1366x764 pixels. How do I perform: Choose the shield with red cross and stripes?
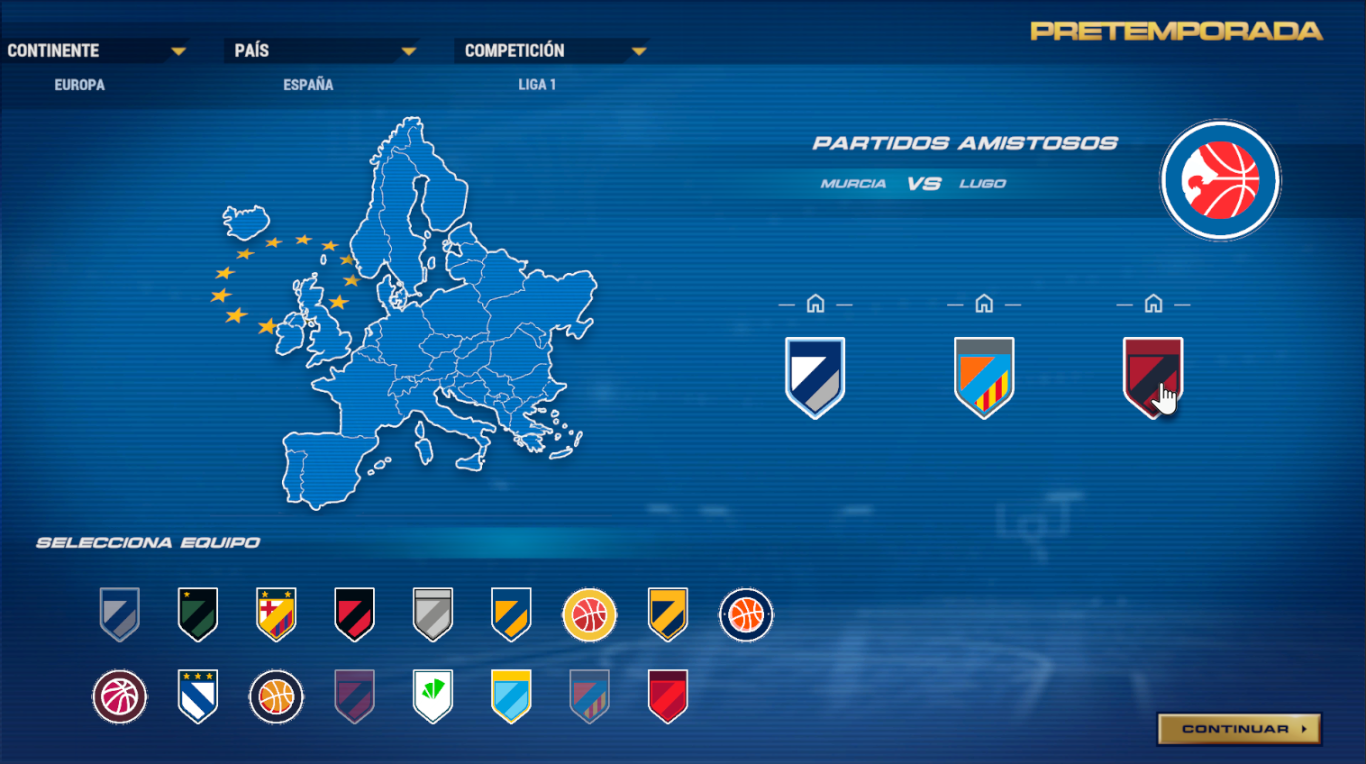276,614
